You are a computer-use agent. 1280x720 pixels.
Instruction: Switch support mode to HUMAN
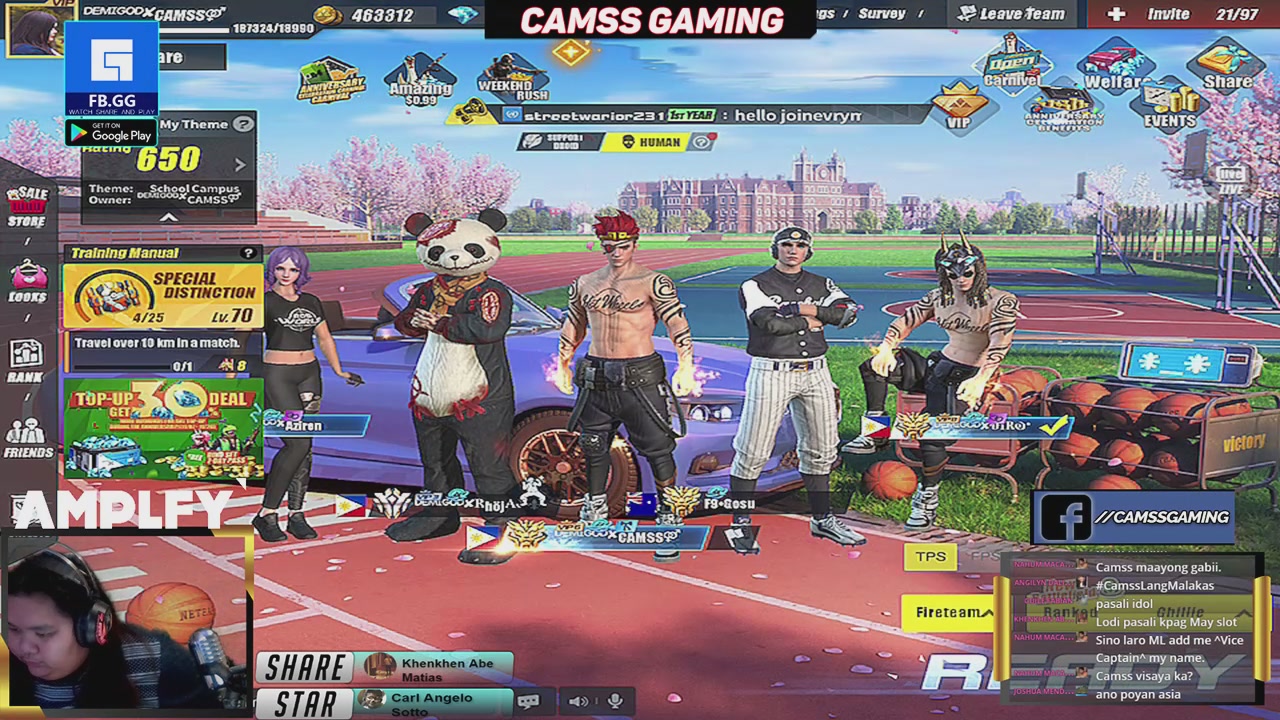point(655,142)
